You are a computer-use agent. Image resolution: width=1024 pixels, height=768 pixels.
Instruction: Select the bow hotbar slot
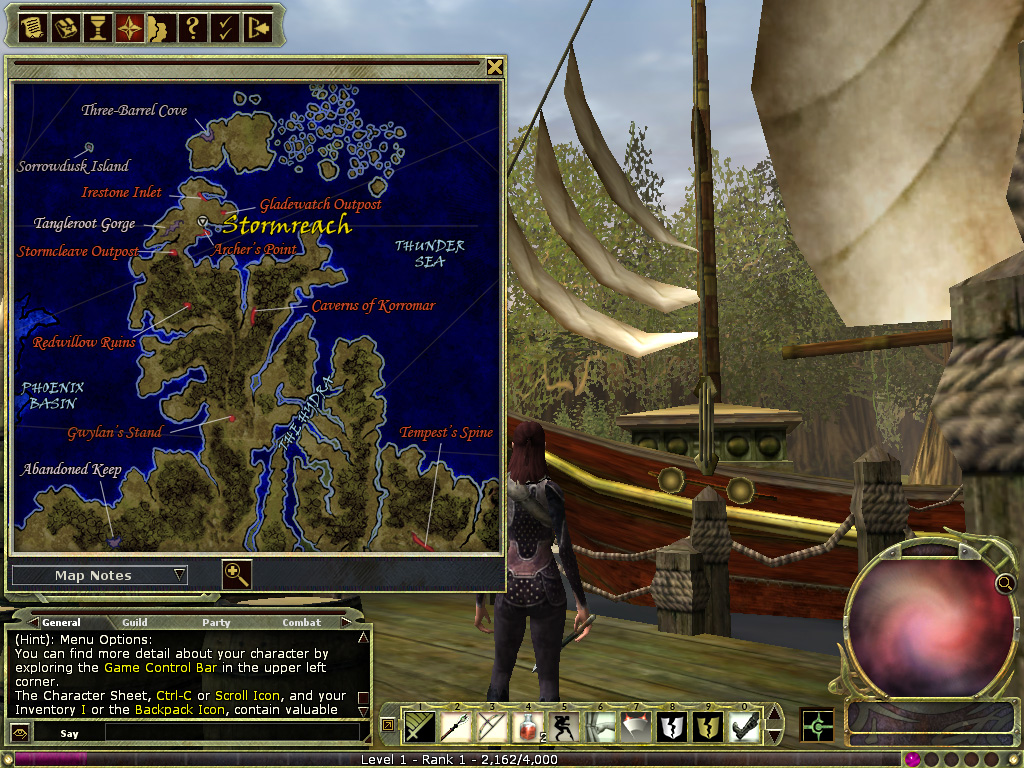pyautogui.click(x=492, y=726)
